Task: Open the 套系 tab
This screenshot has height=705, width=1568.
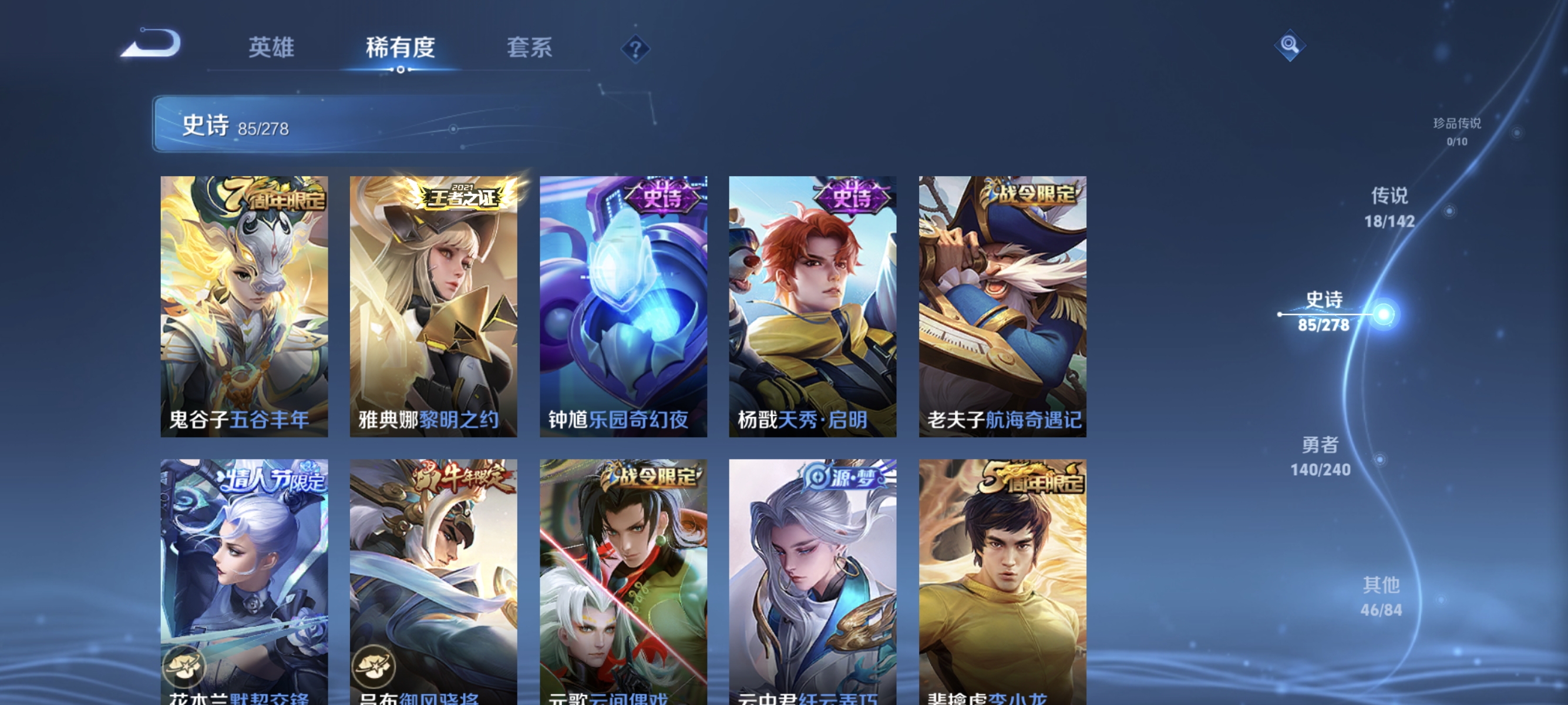Action: (531, 48)
